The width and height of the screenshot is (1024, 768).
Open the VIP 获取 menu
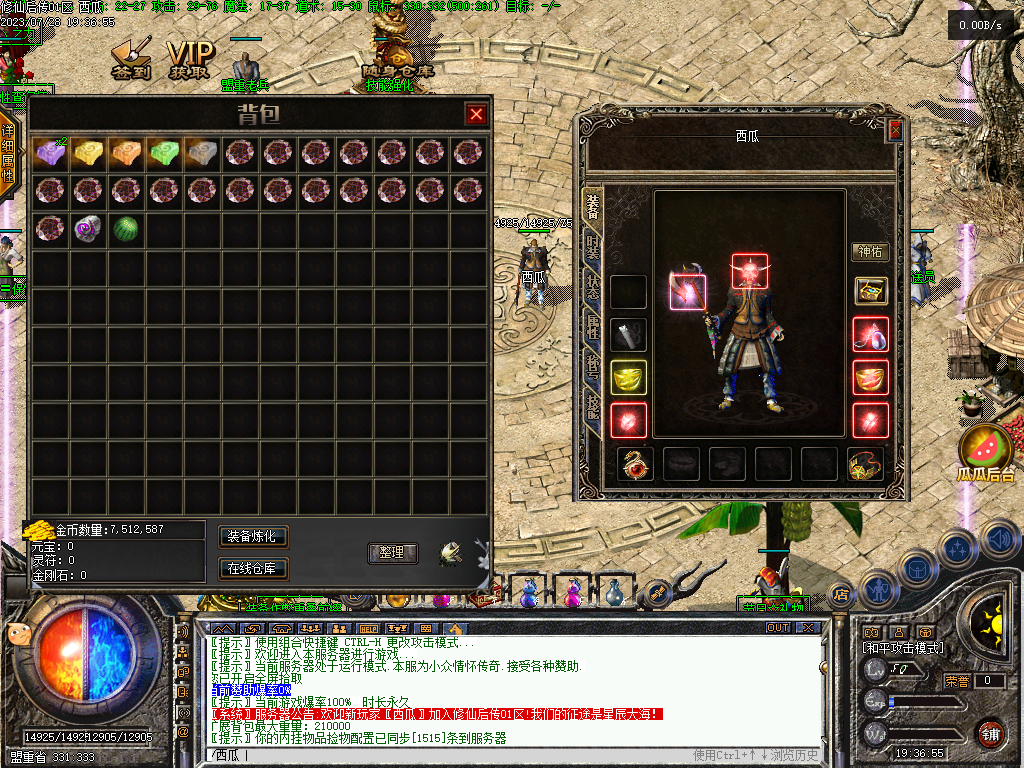coord(189,60)
